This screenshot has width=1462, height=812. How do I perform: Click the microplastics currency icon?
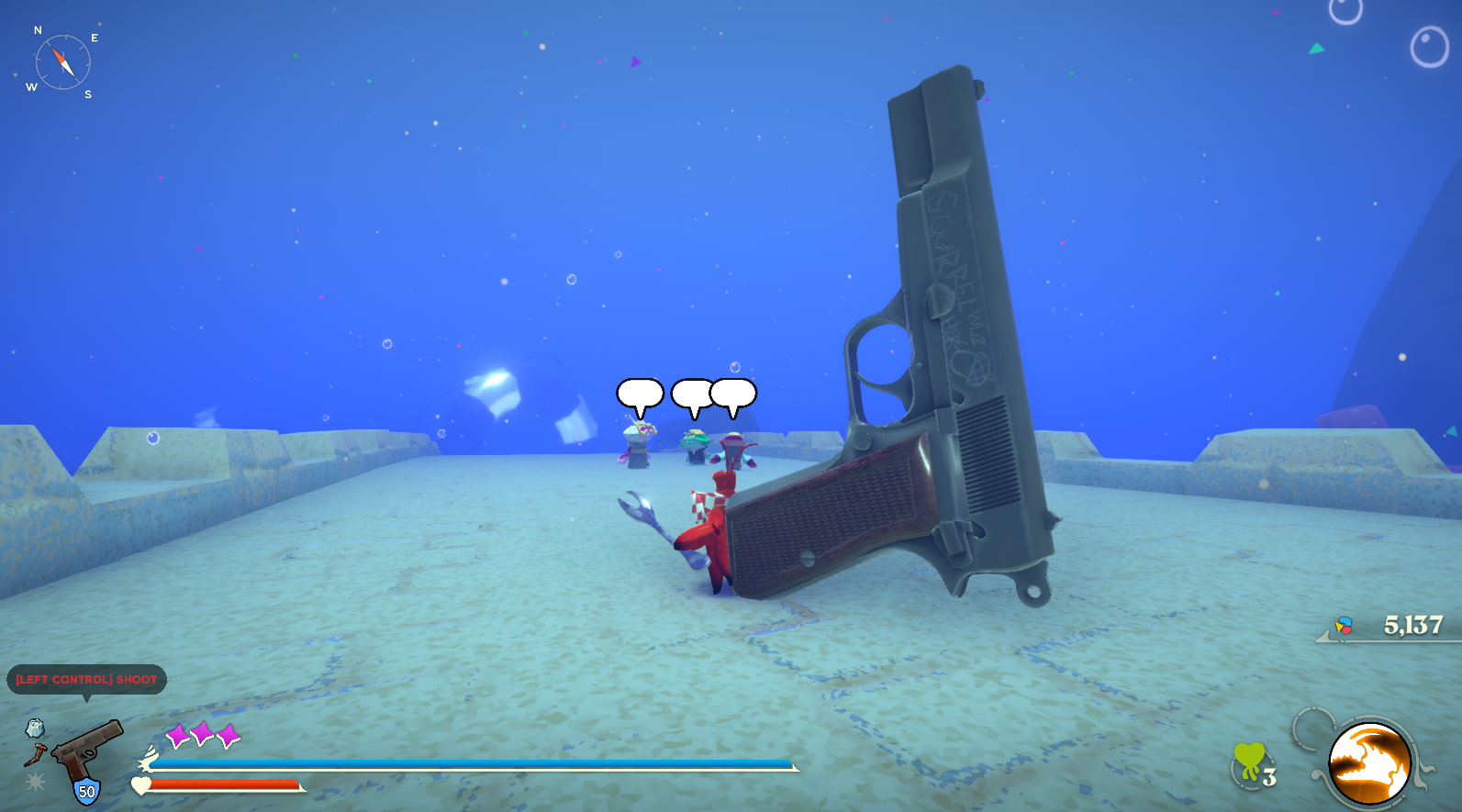point(1344,627)
